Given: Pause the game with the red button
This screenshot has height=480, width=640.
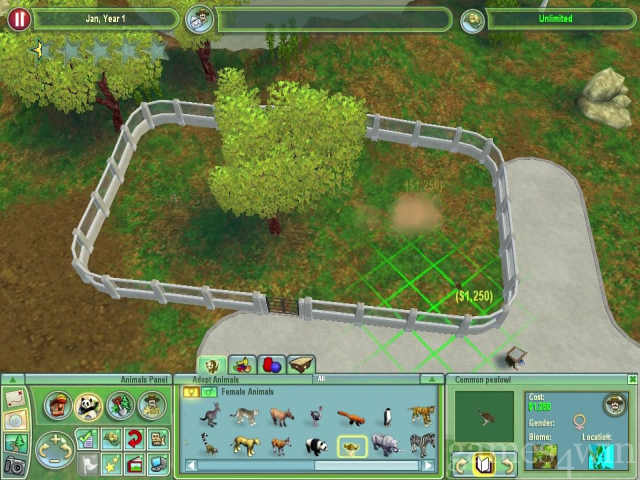Looking at the screenshot, I should 18,18.
